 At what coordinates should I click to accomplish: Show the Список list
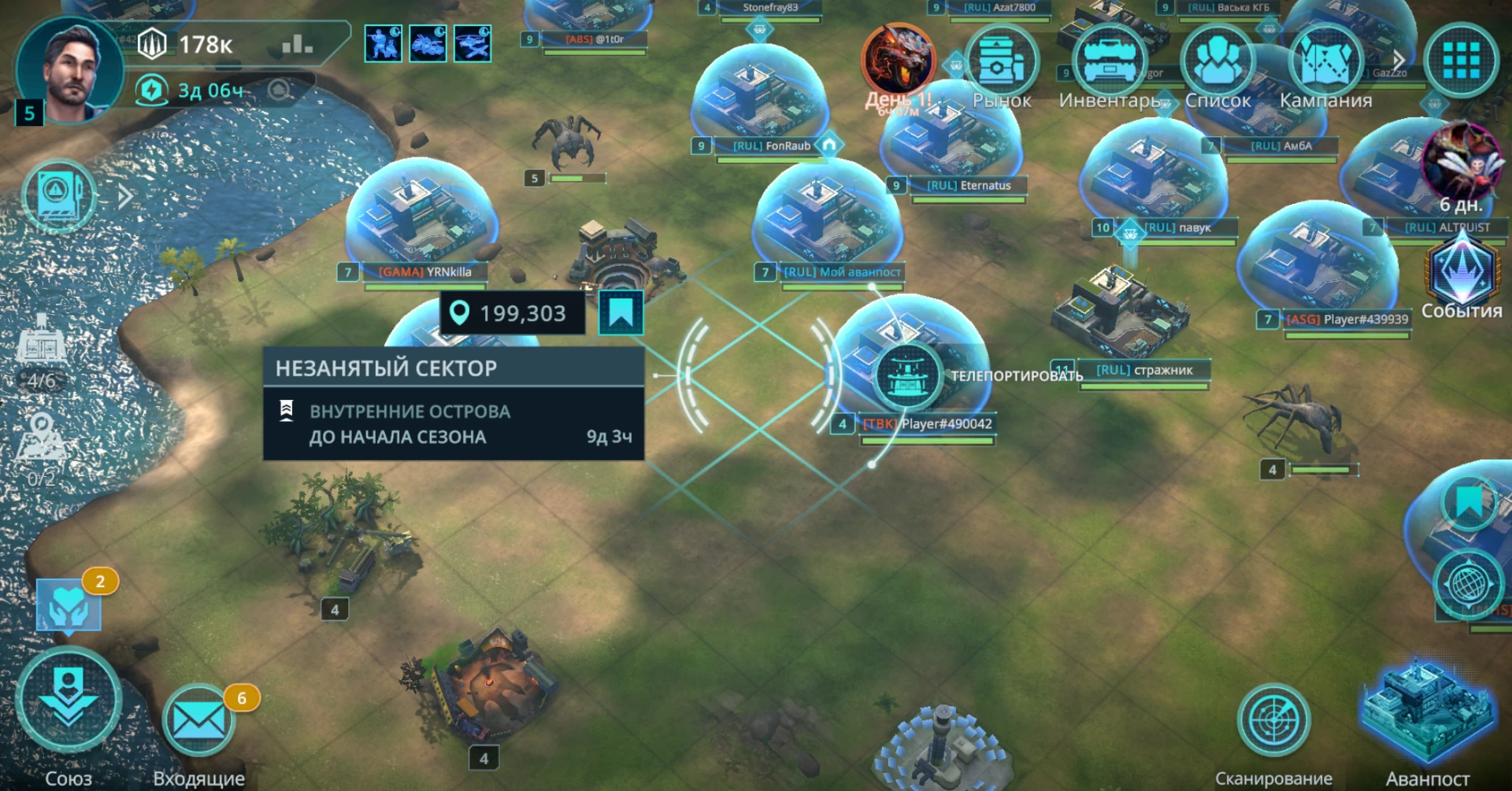point(1217,63)
